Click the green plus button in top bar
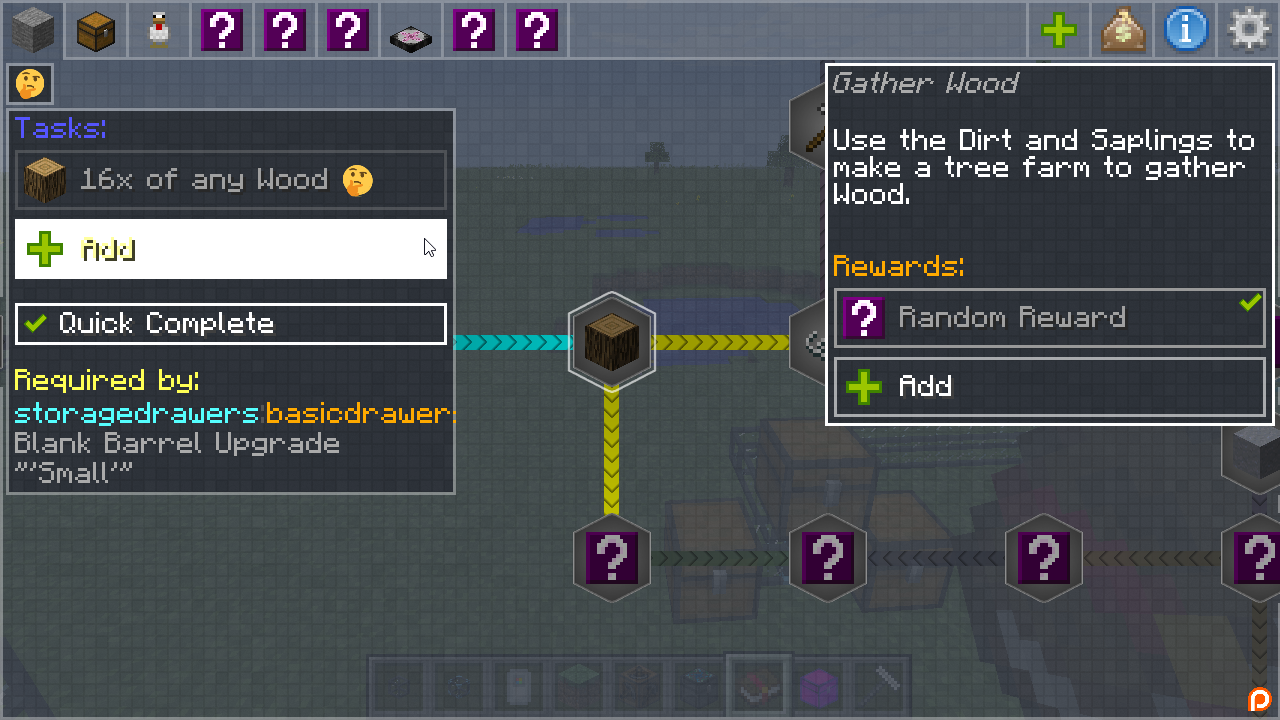 1058,31
